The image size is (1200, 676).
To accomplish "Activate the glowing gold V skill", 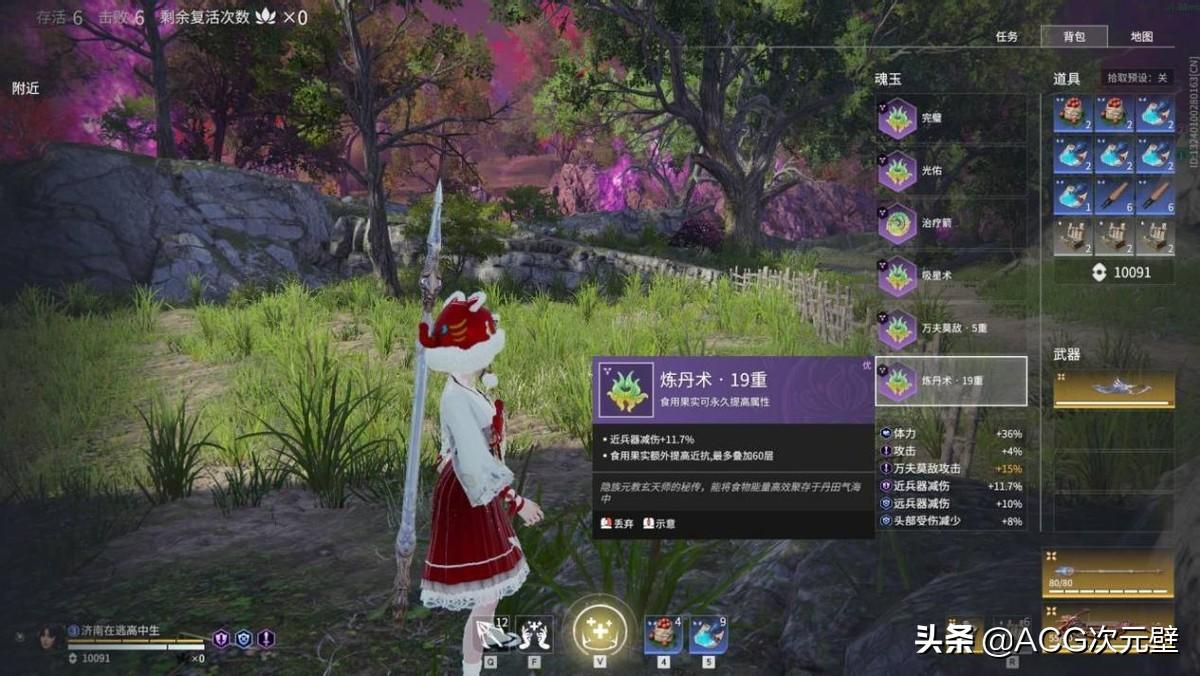I will click(600, 632).
